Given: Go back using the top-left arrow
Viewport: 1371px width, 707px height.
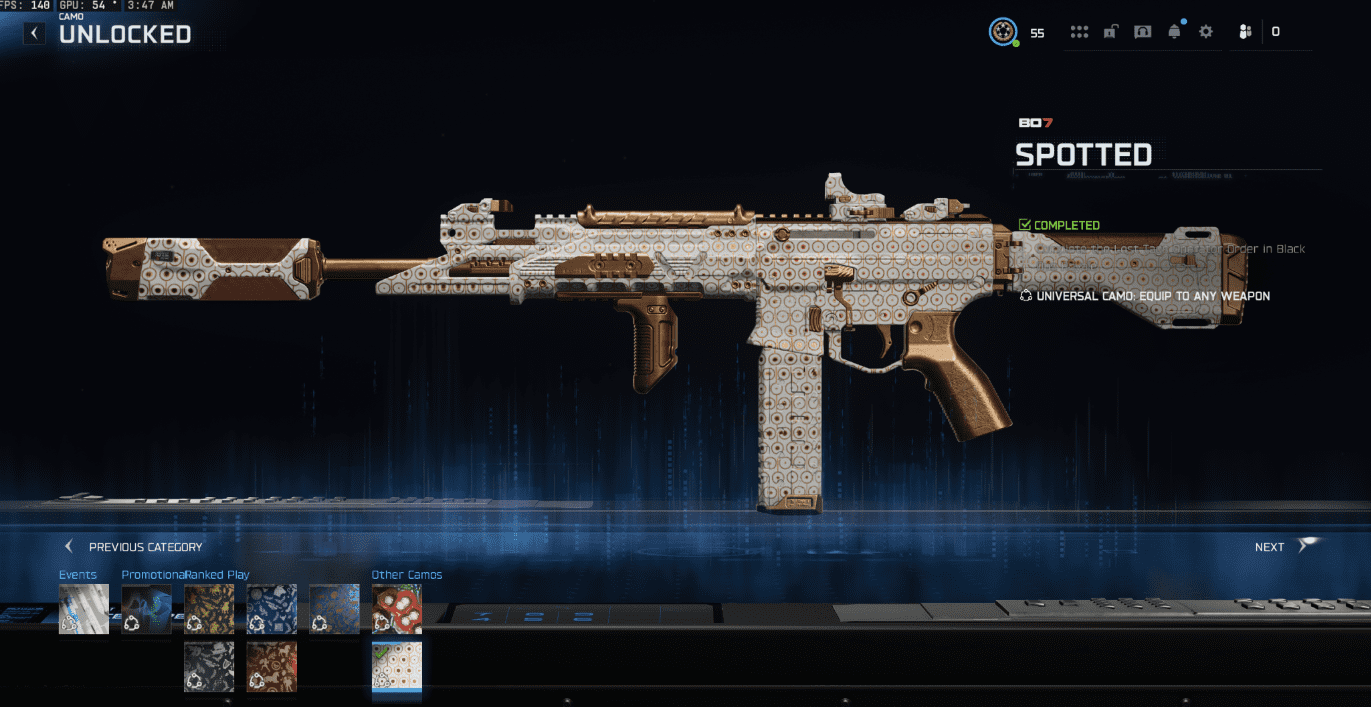Looking at the screenshot, I should [35, 33].
